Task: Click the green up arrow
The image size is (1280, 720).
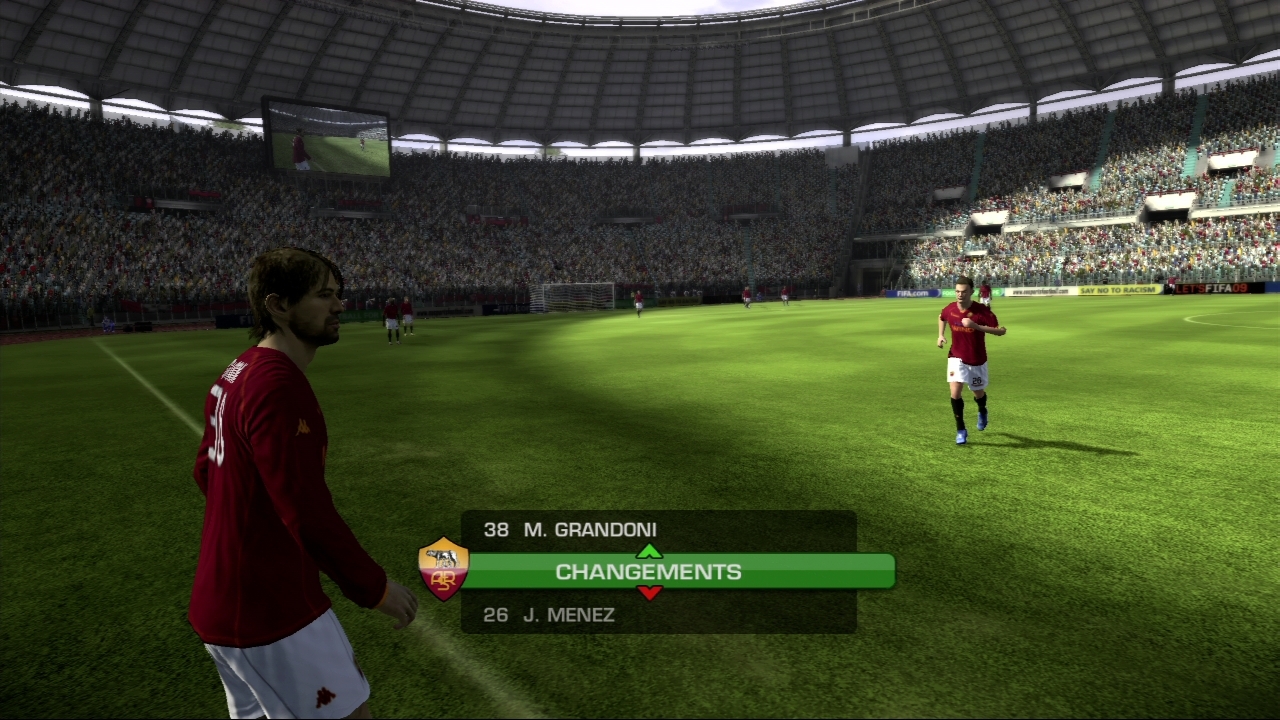Action: [x=649, y=551]
